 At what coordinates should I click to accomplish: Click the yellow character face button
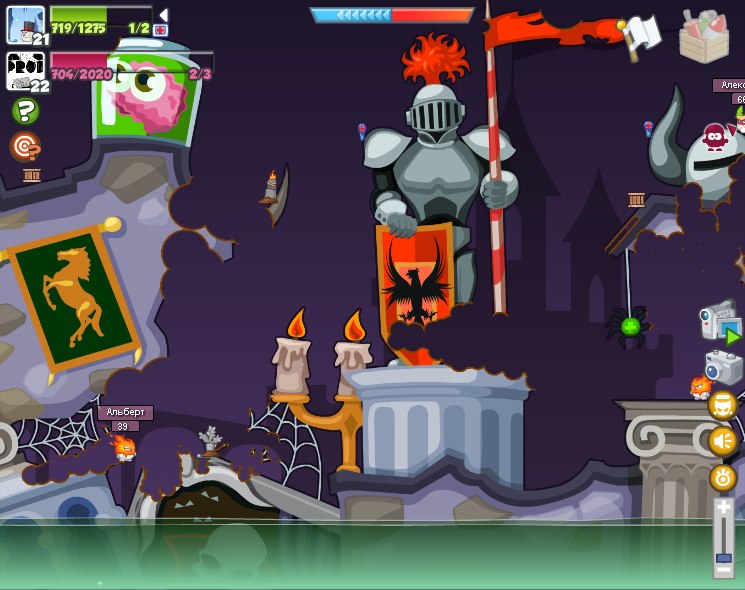tap(722, 405)
